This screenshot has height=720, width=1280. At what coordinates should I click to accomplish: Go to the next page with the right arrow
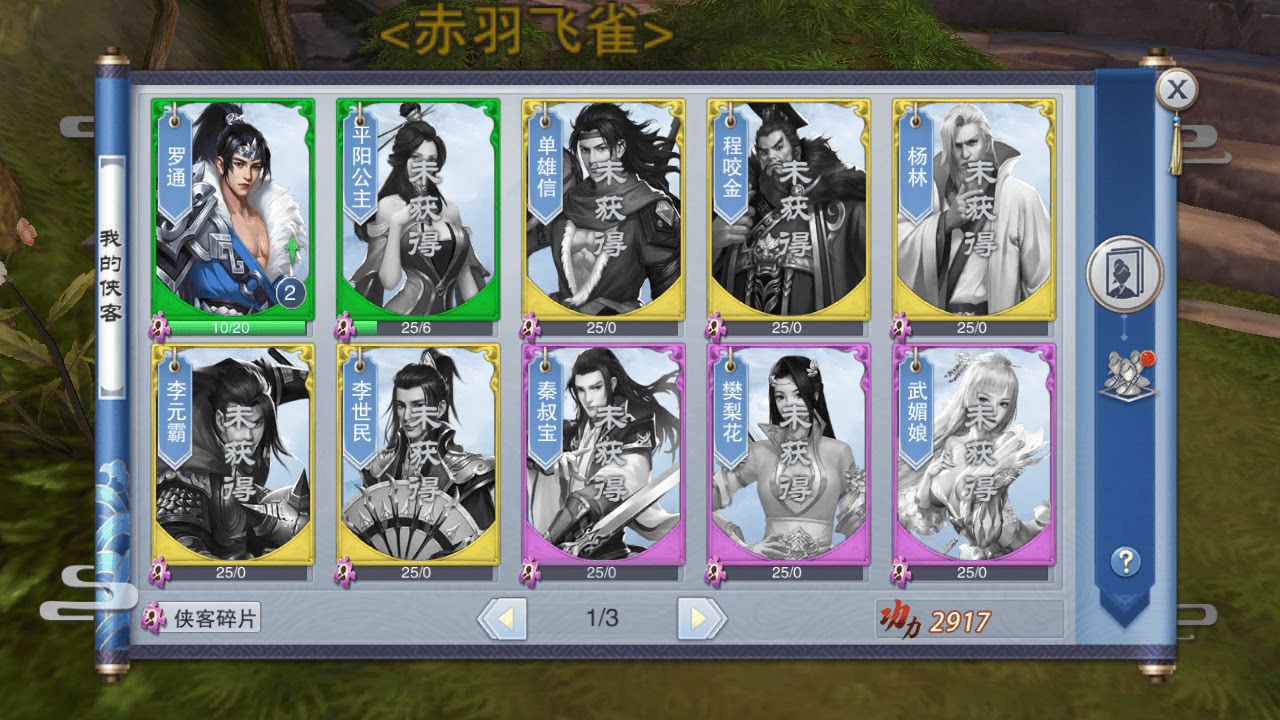(697, 618)
